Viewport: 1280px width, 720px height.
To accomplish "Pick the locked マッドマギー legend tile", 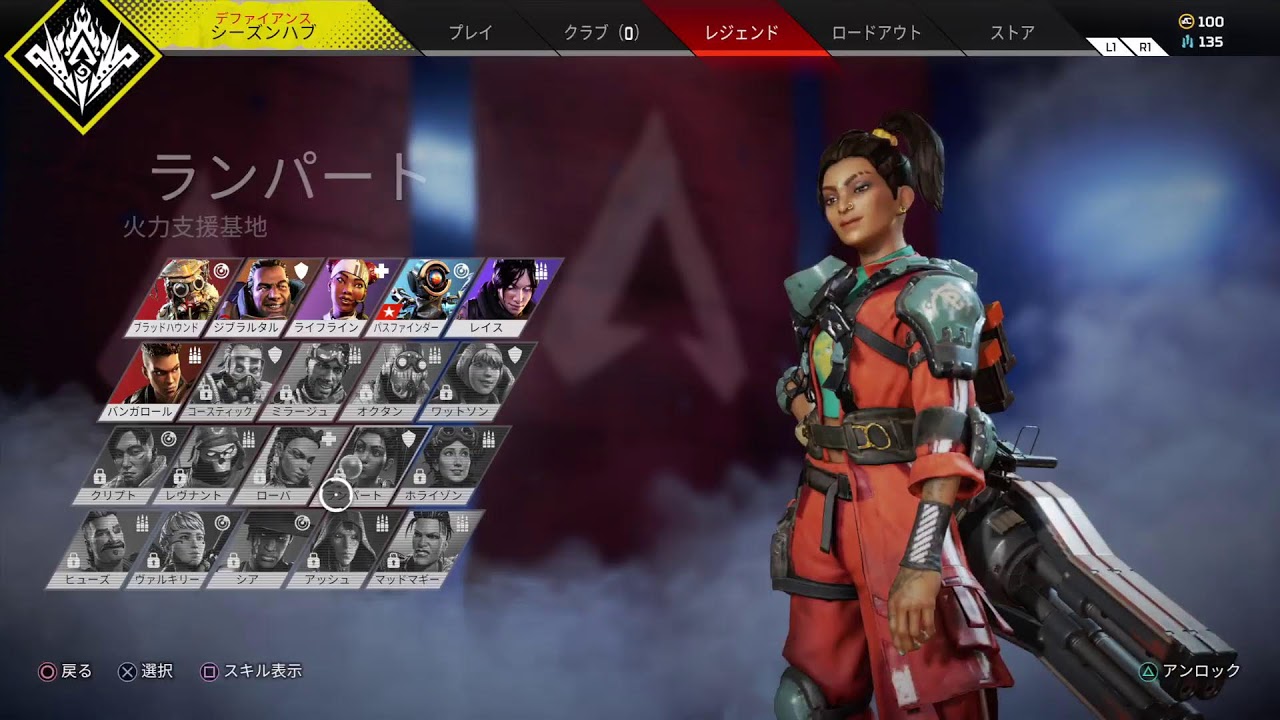I will point(419,548).
